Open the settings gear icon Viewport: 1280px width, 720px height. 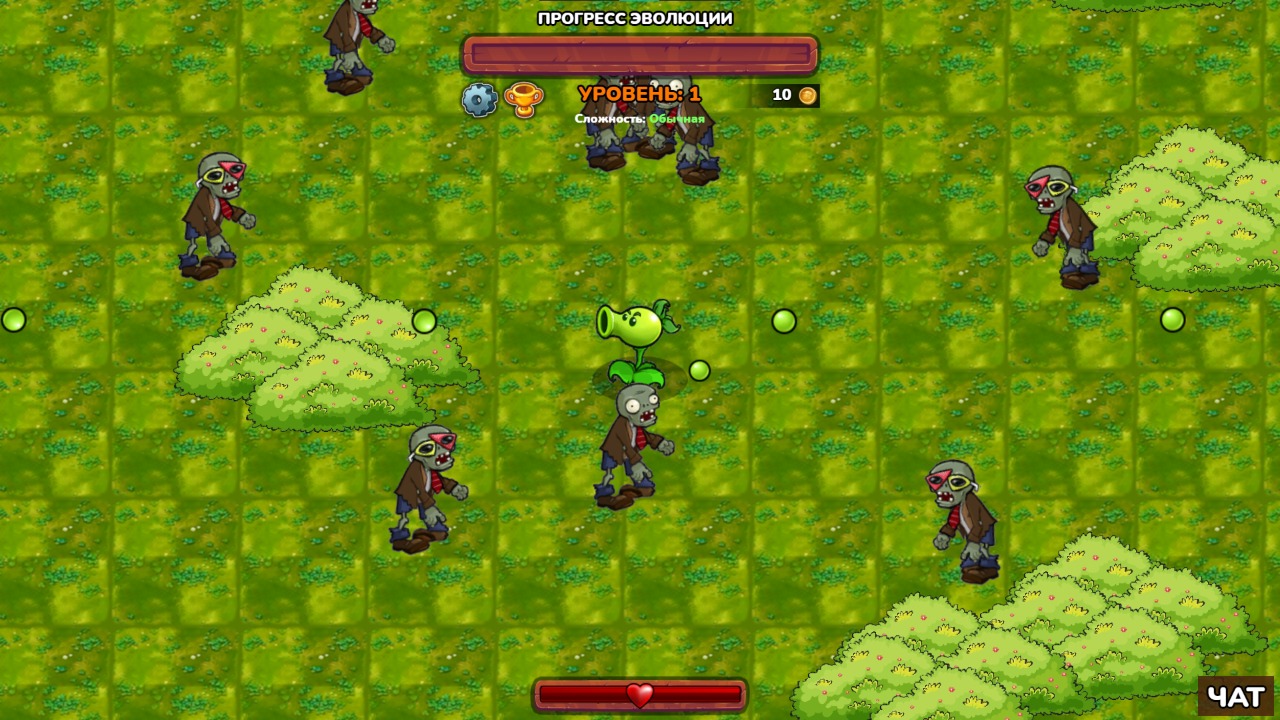481,97
